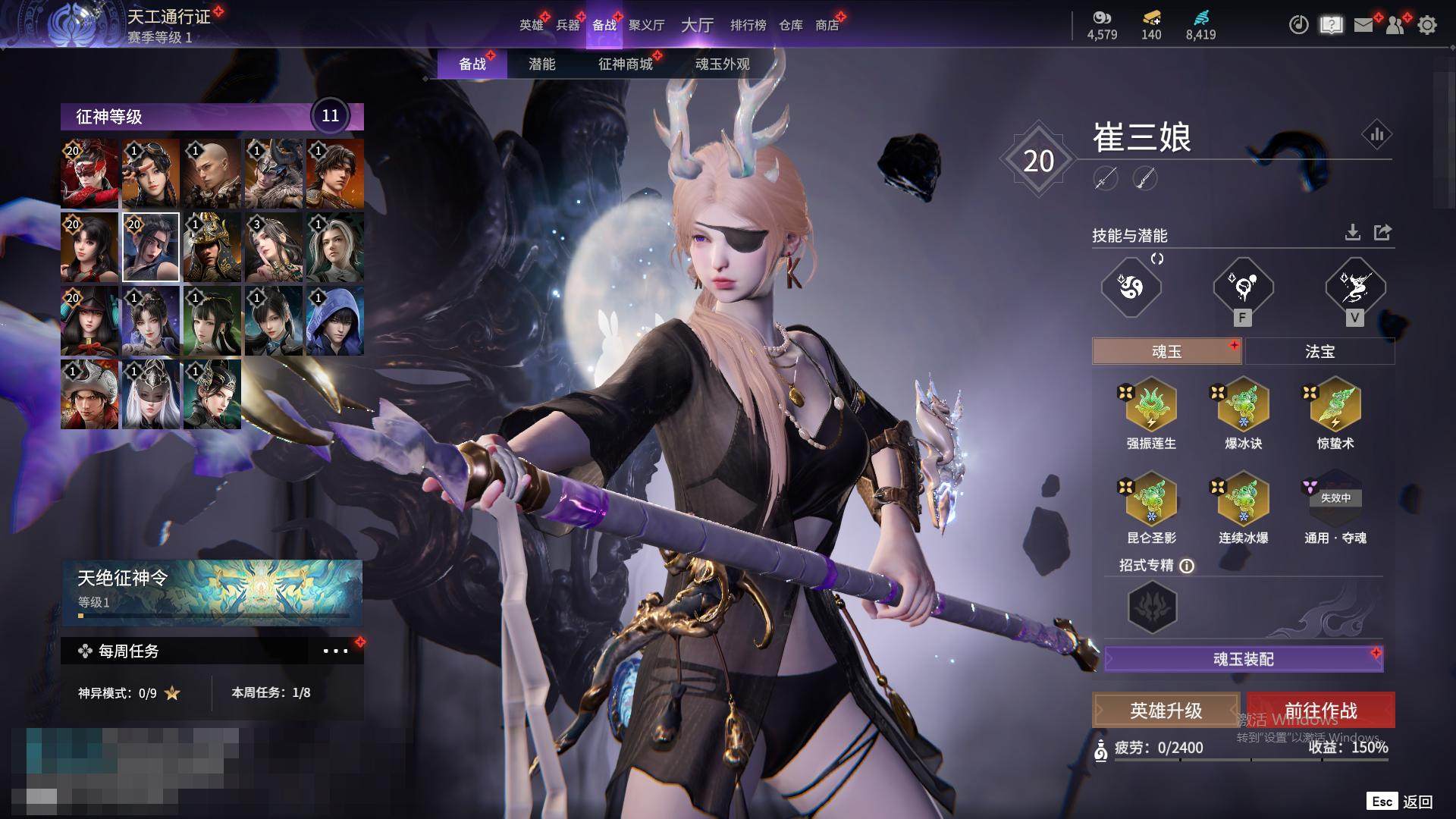
Task: Visit the 商店 shop
Action: pos(827,25)
